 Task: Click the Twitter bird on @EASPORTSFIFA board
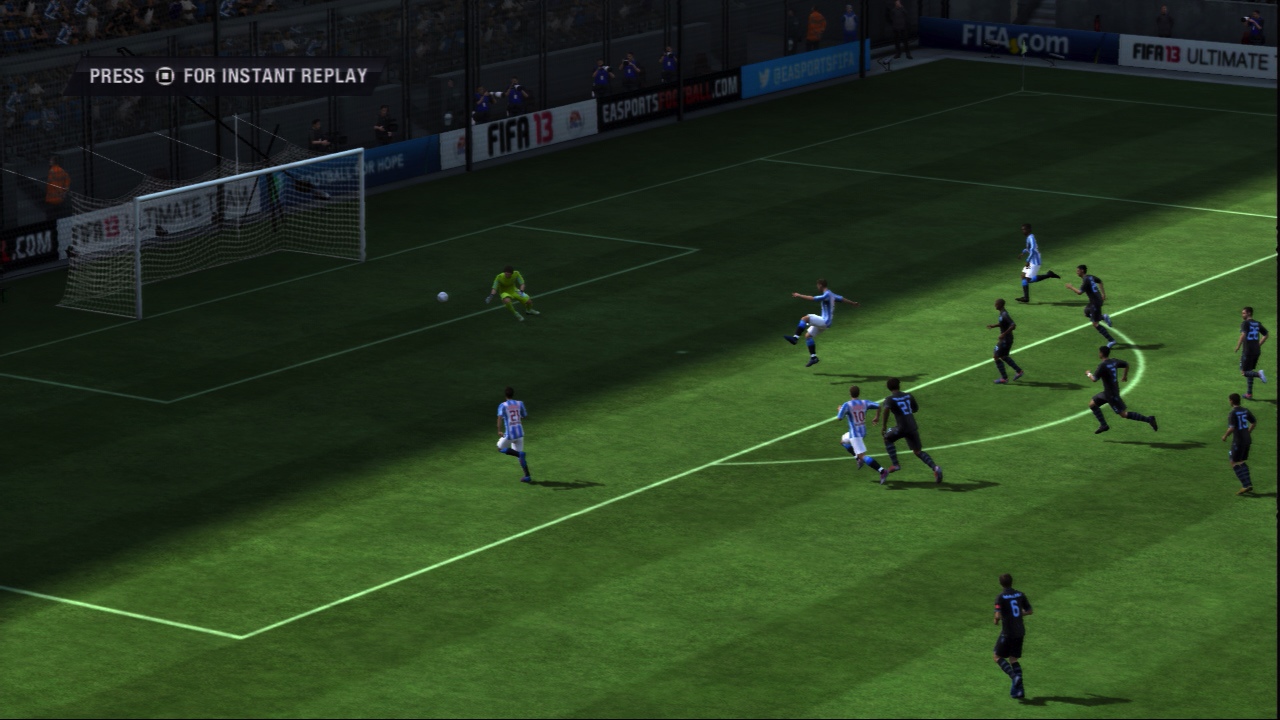click(764, 73)
